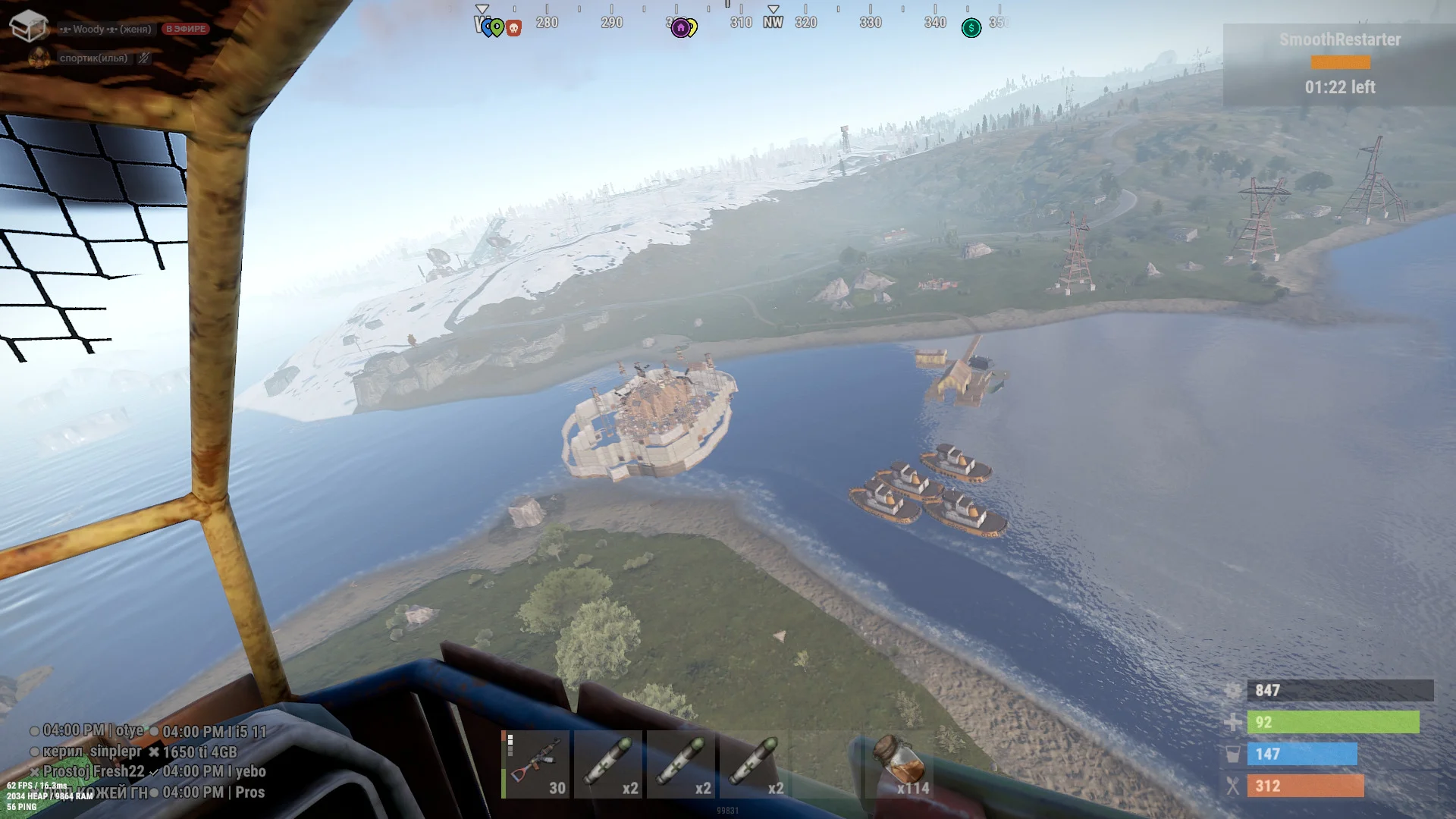Click the green dollar marker on compass
Image resolution: width=1456 pixels, height=819 pixels.
pos(971,28)
